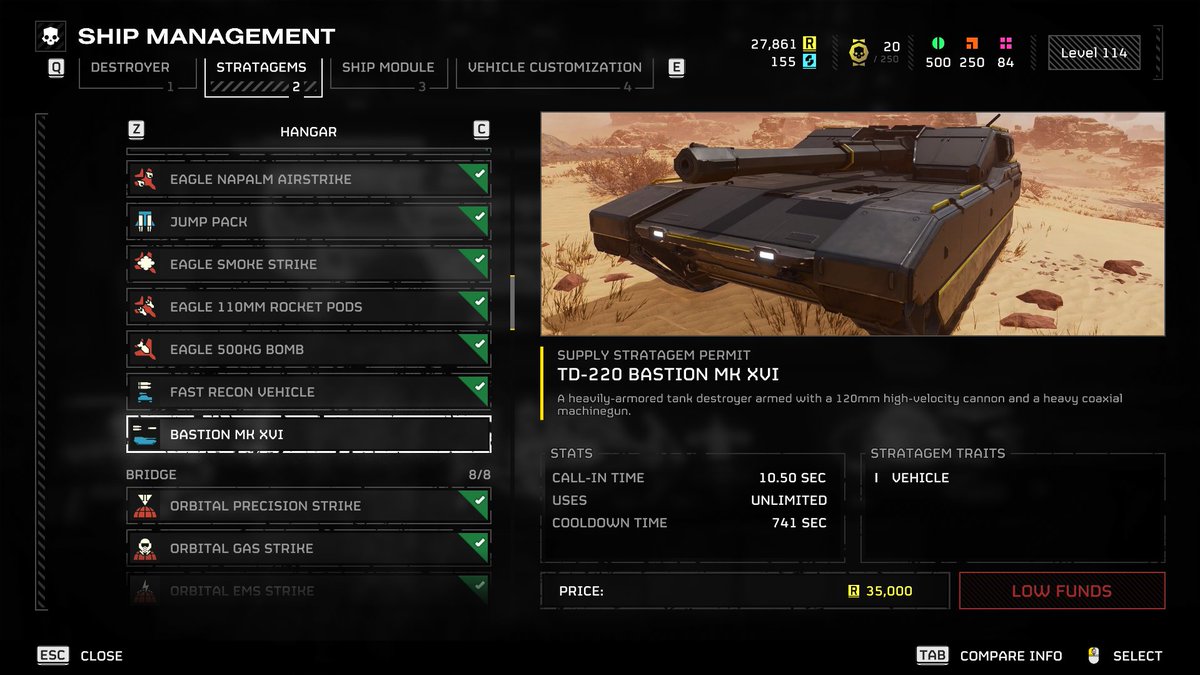1200x675 pixels.
Task: Open Orbital Precision Strike details
Action: [308, 506]
